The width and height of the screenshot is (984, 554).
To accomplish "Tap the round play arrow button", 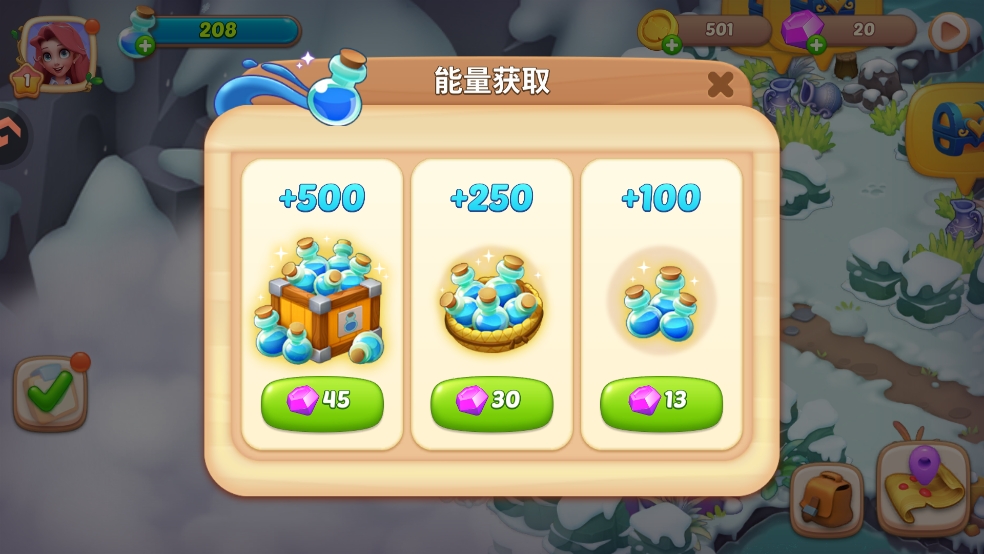I will tap(949, 31).
